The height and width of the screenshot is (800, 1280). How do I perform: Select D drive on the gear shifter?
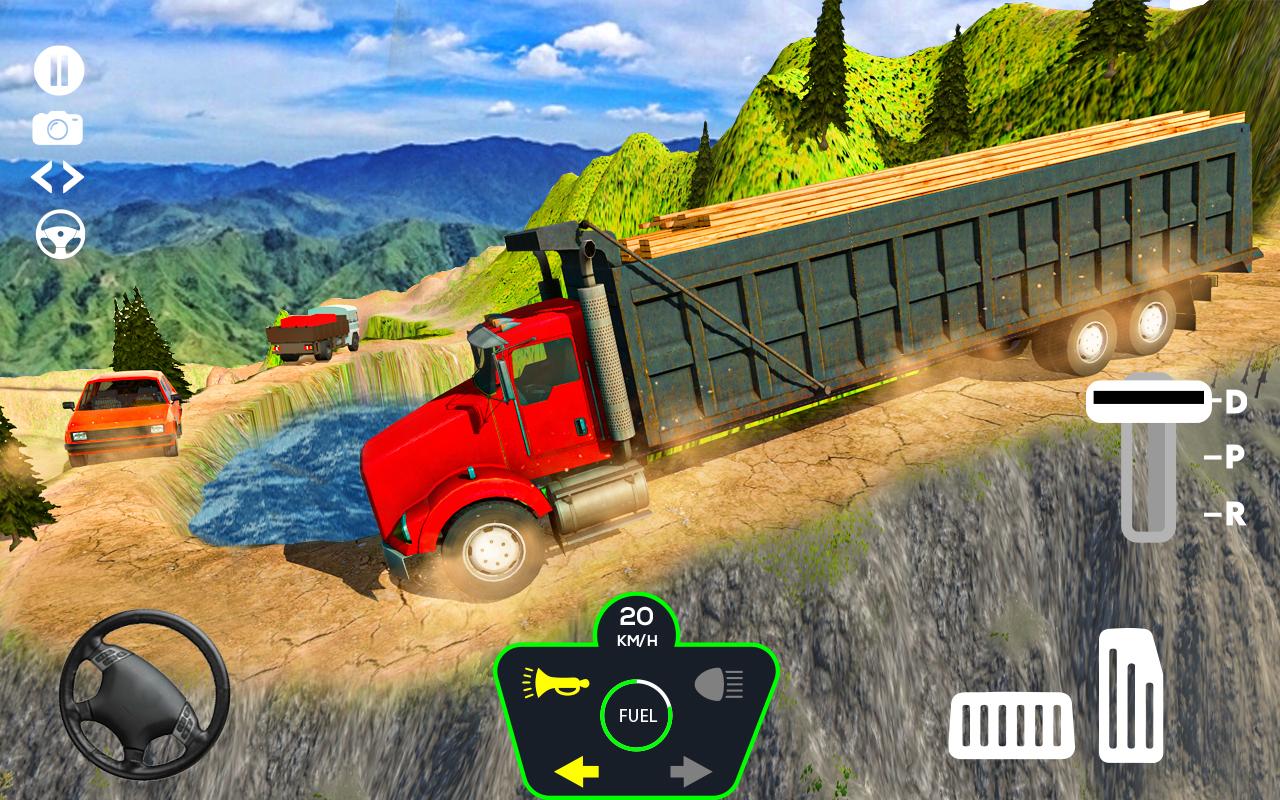(1236, 402)
